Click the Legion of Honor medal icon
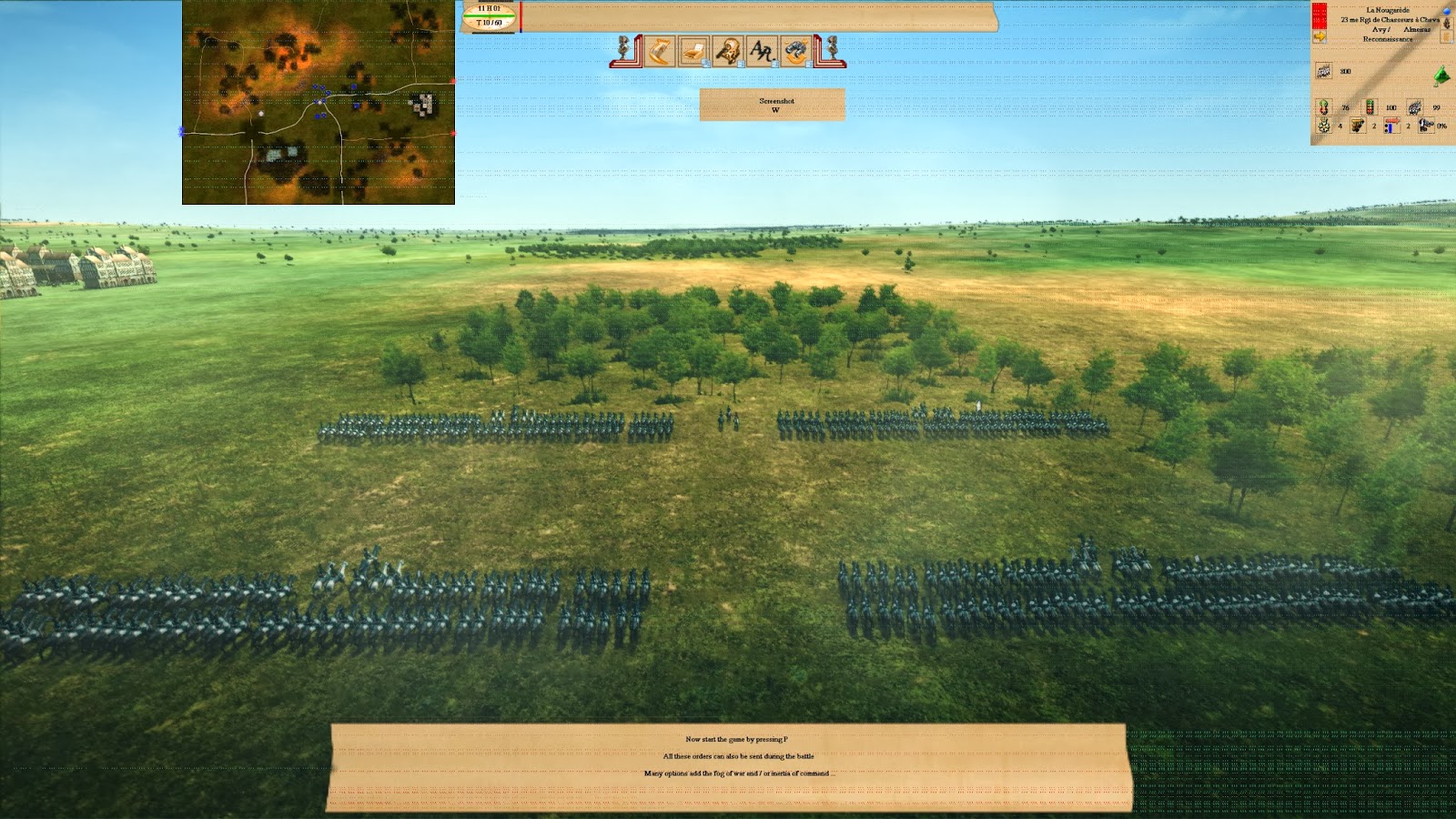 click(x=1324, y=126)
